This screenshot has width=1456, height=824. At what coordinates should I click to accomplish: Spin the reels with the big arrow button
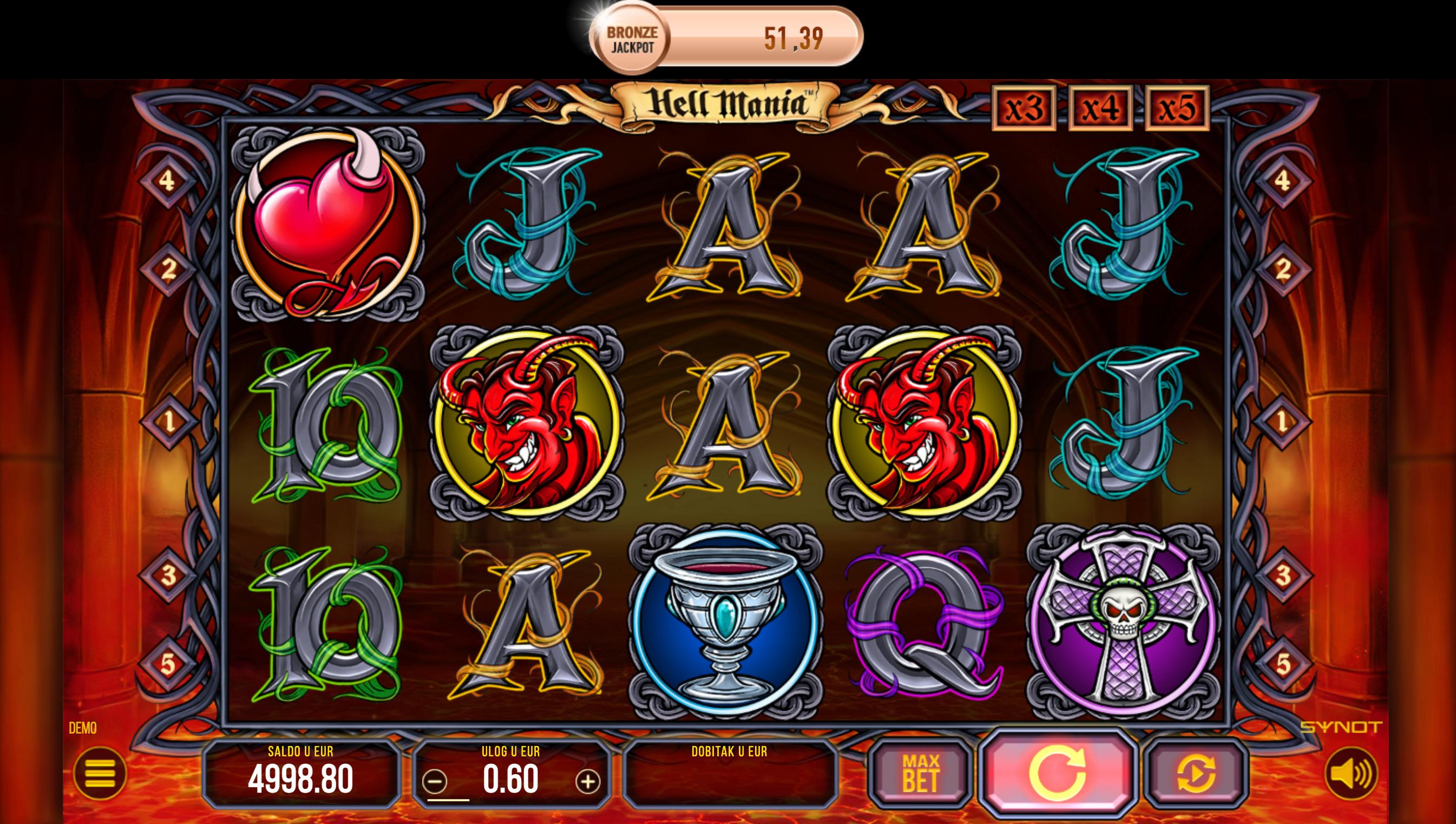point(1057,774)
